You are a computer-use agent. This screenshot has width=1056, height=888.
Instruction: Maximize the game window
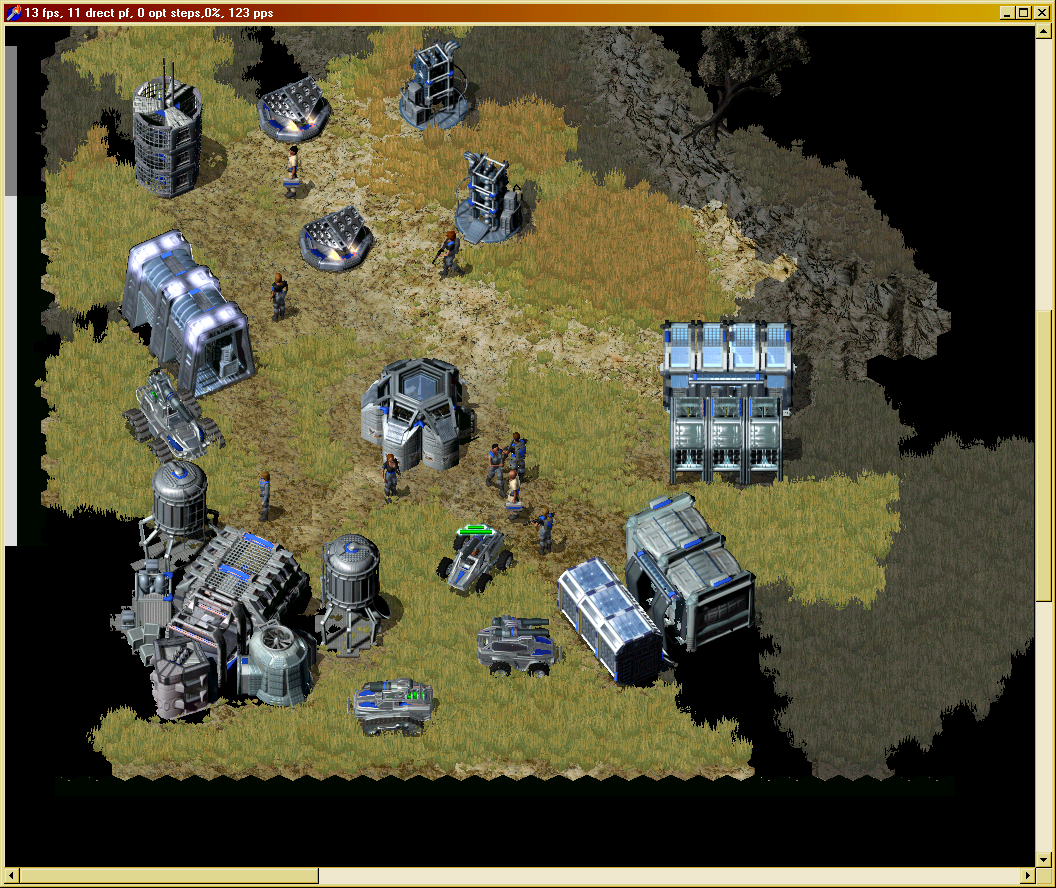pos(1023,13)
